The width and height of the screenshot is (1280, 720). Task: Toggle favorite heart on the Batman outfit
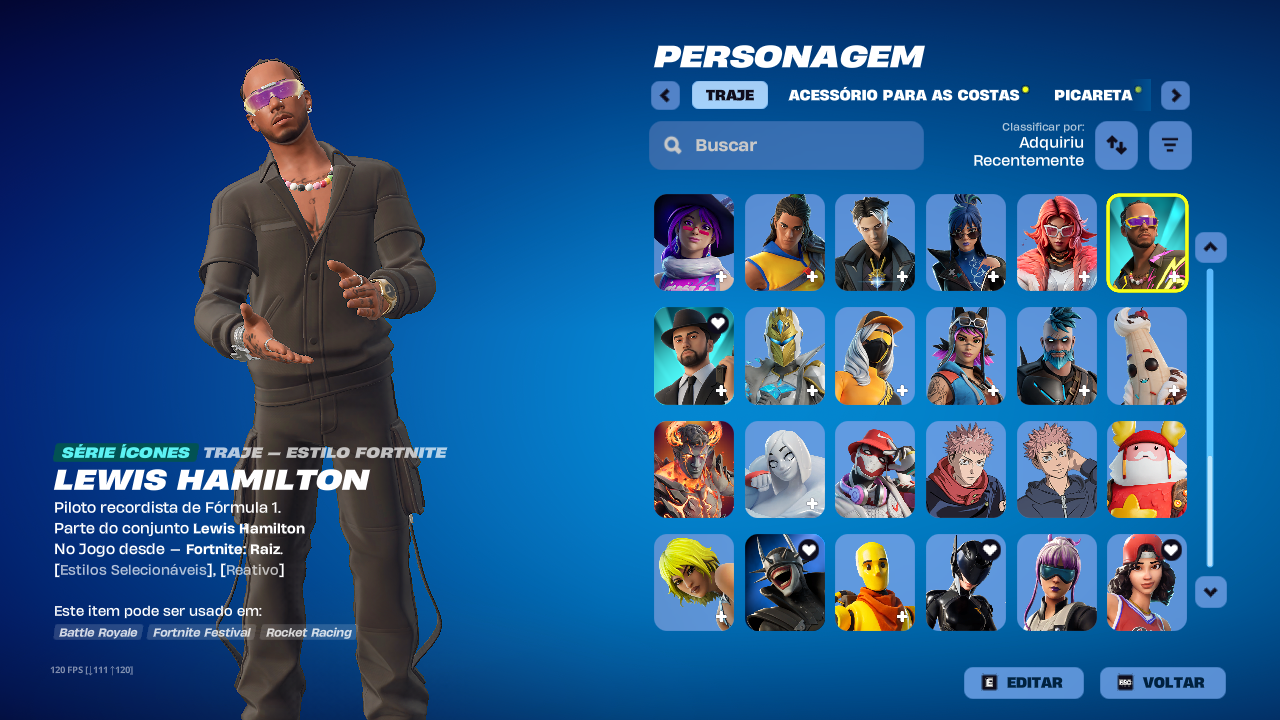807,548
